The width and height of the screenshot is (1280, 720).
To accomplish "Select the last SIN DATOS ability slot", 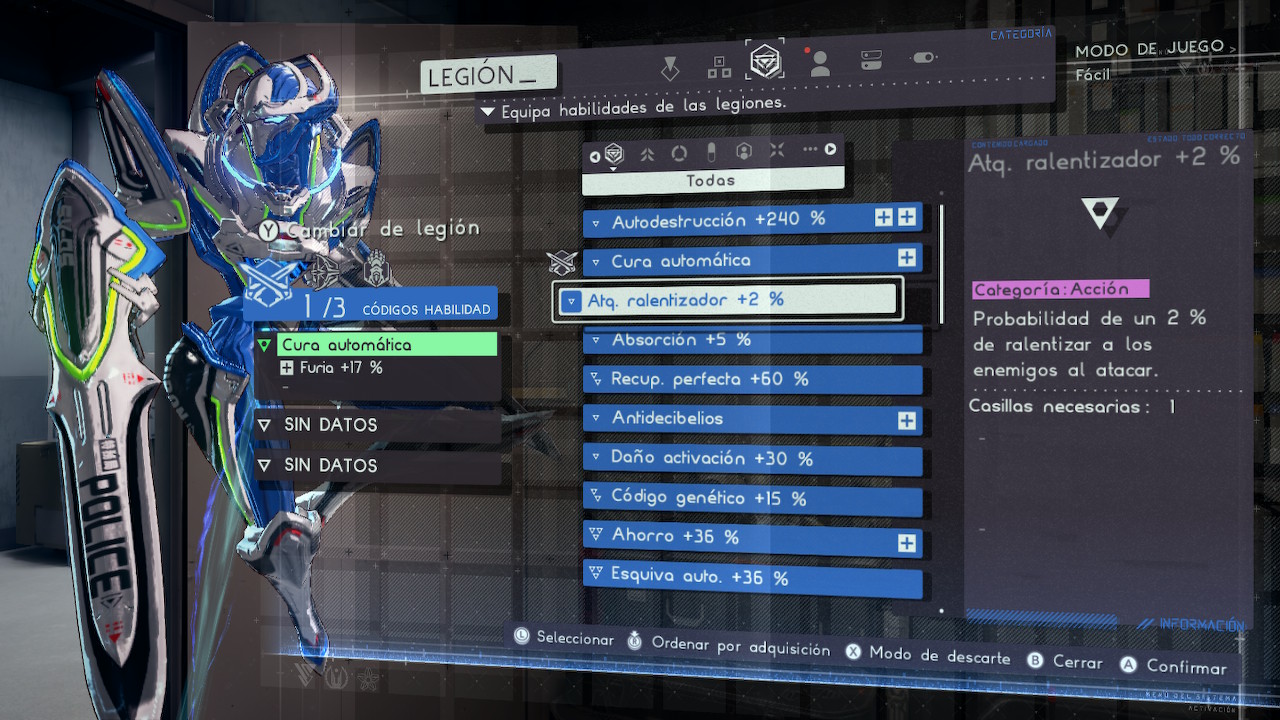I will coord(376,465).
